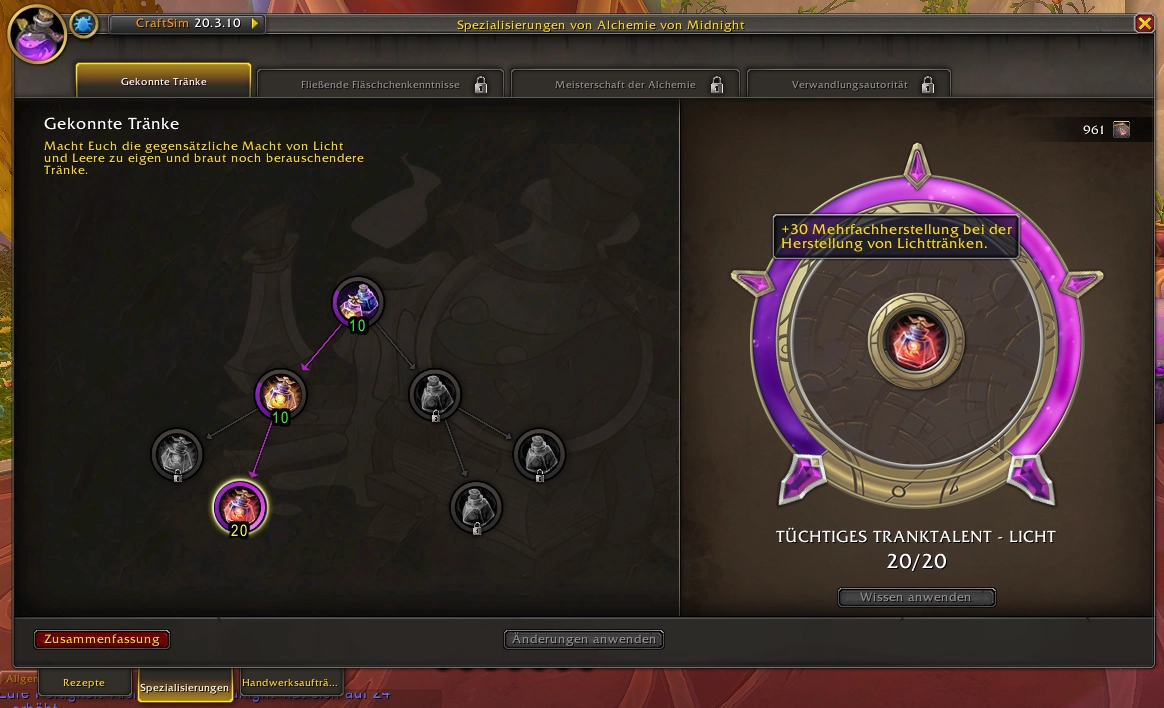Close the alchemy specializations window
Screen dimensions: 1164x708
pos(1144,23)
